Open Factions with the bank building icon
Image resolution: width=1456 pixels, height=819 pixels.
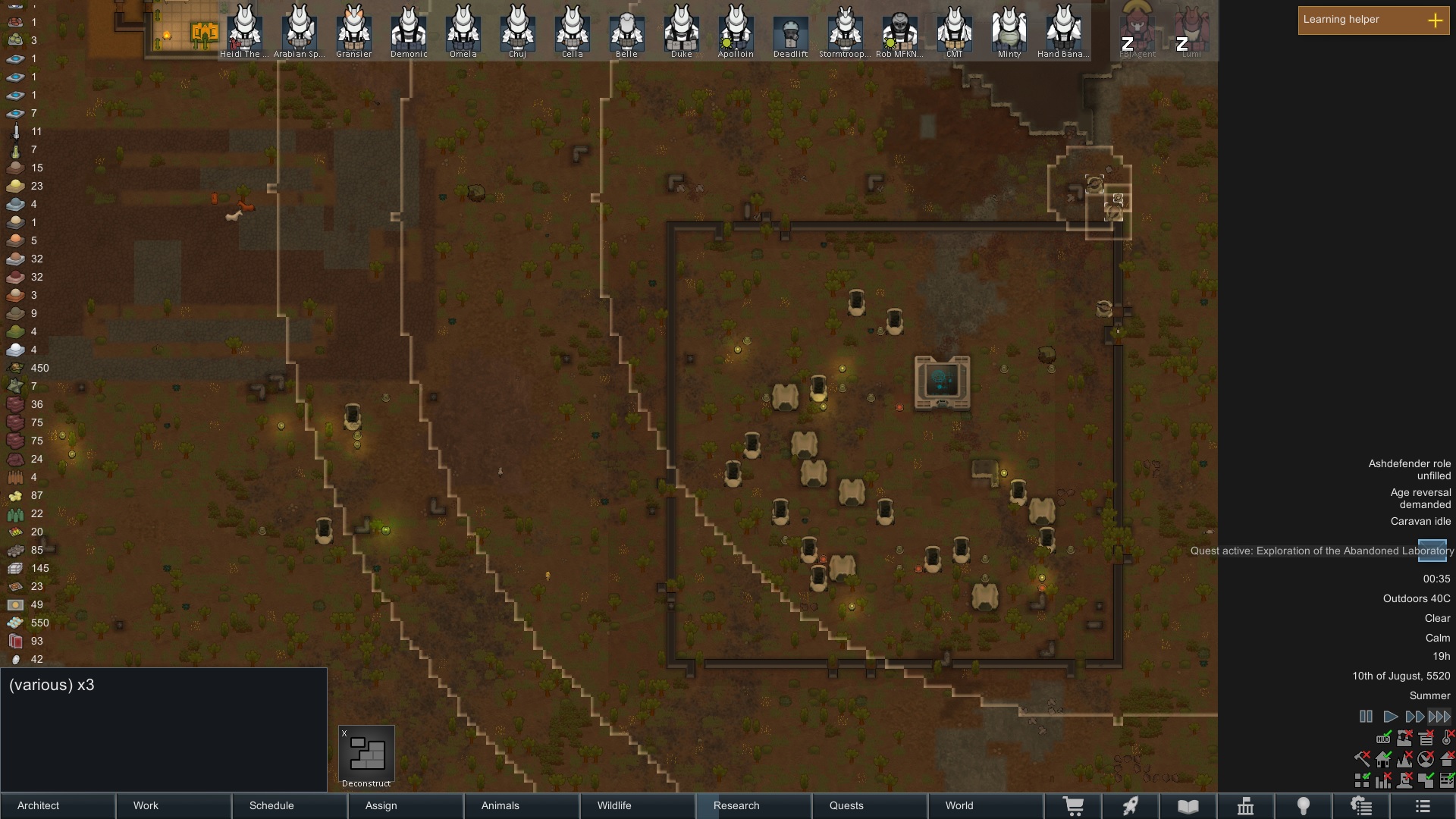click(1246, 806)
